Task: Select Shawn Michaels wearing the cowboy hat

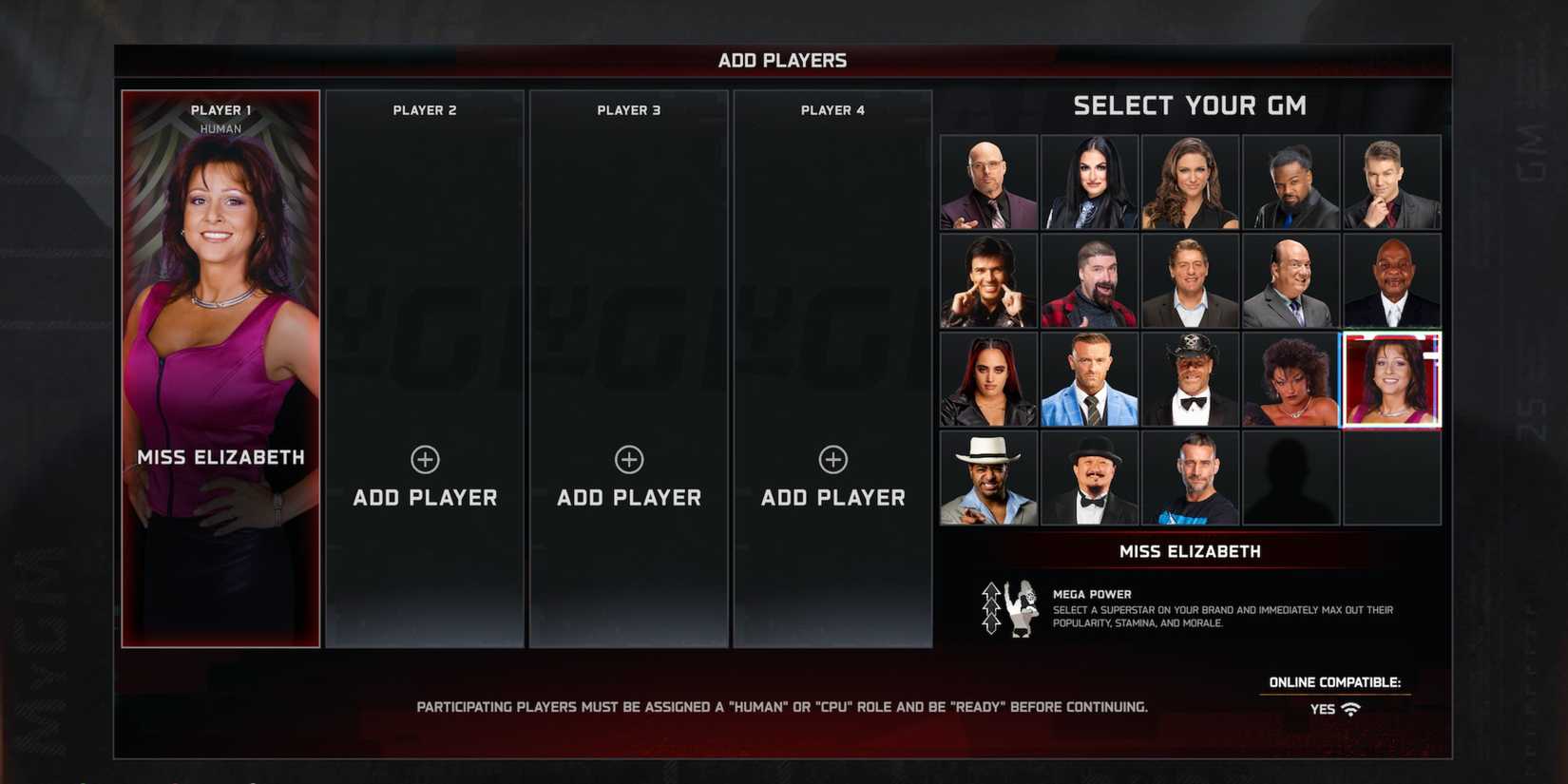Action: tap(1191, 379)
